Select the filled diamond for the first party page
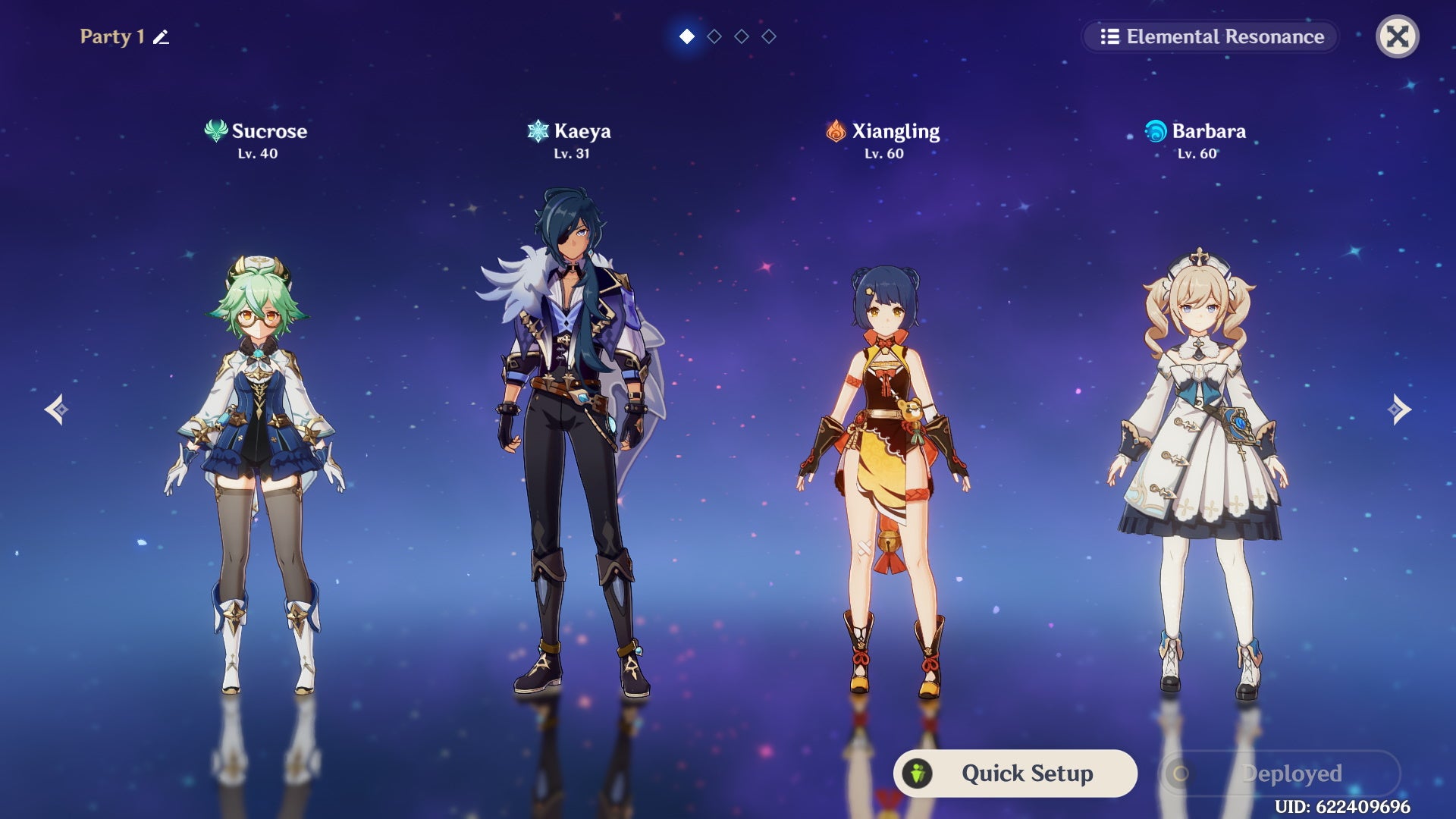The image size is (1456, 819). pos(687,35)
